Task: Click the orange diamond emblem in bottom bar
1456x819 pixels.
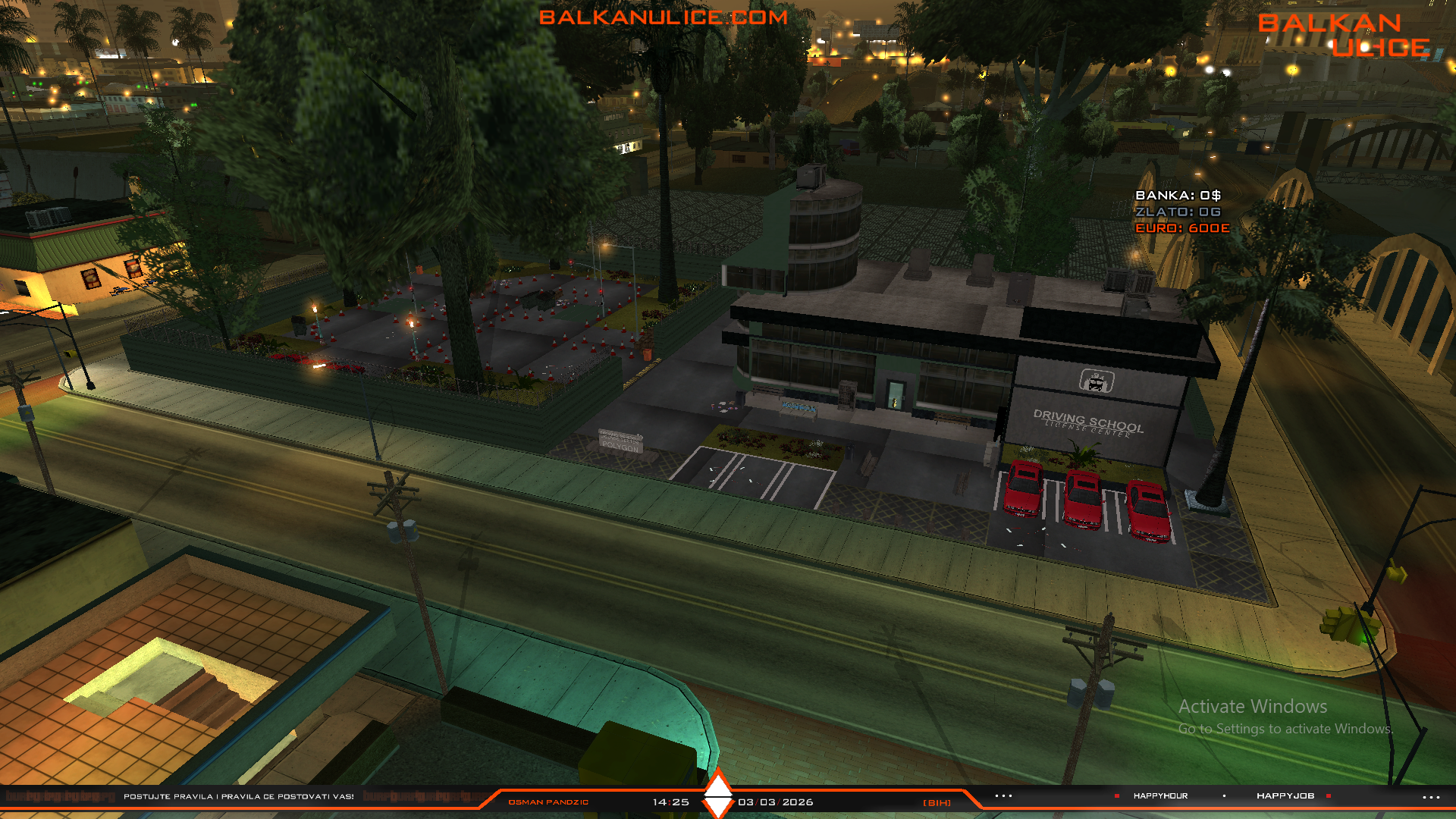Action: click(x=718, y=793)
